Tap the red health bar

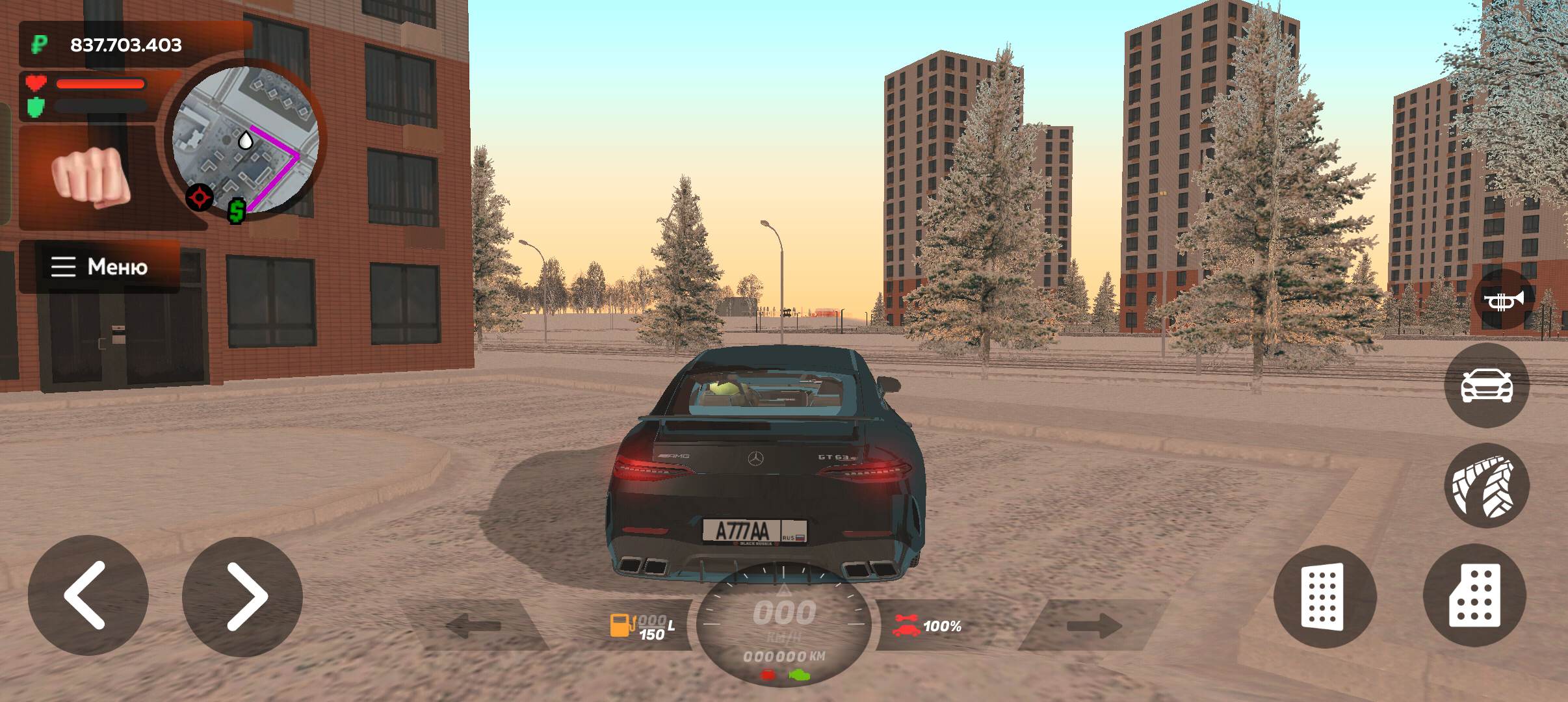pyautogui.click(x=101, y=83)
